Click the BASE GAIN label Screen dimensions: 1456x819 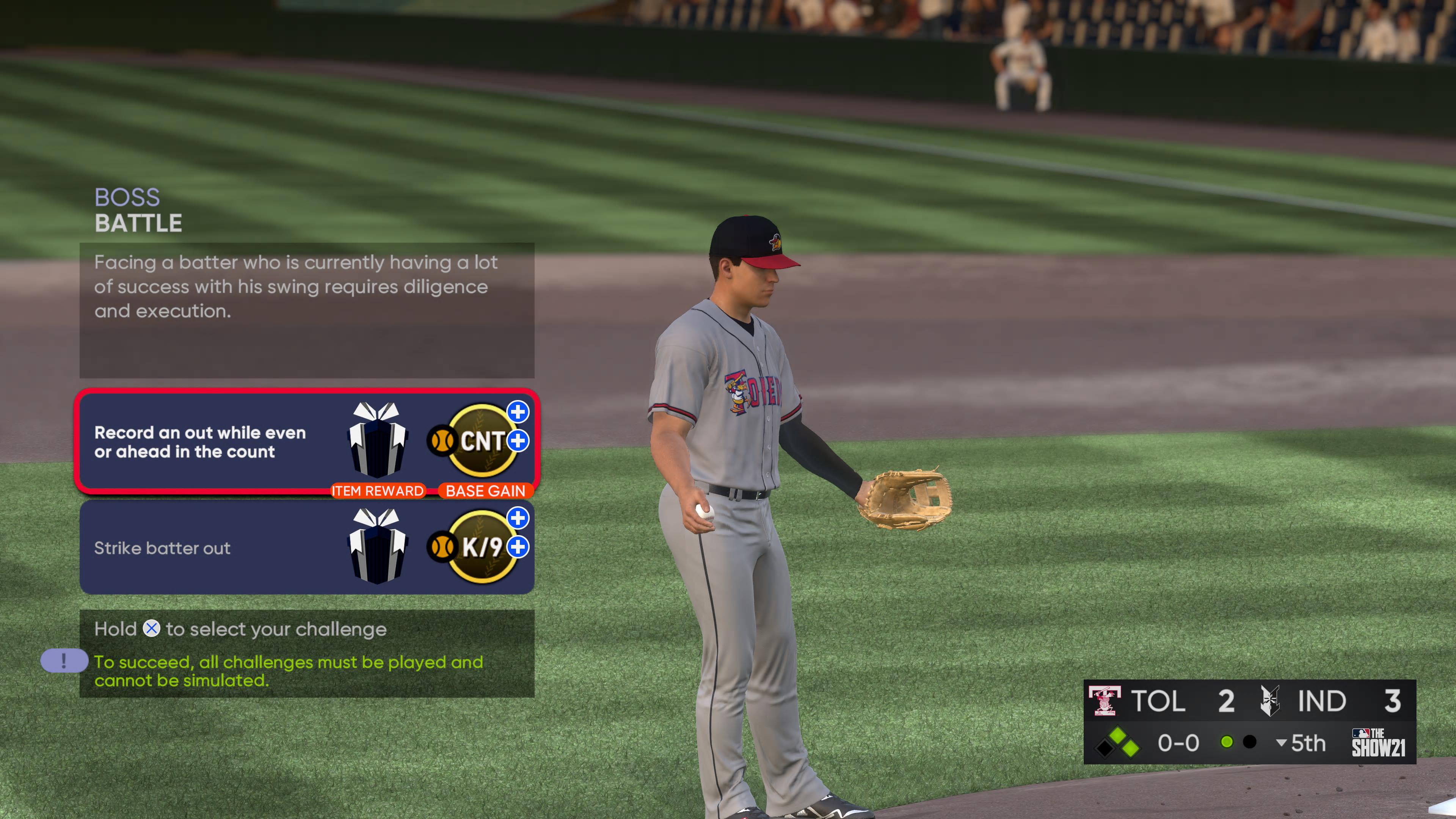coord(485,491)
